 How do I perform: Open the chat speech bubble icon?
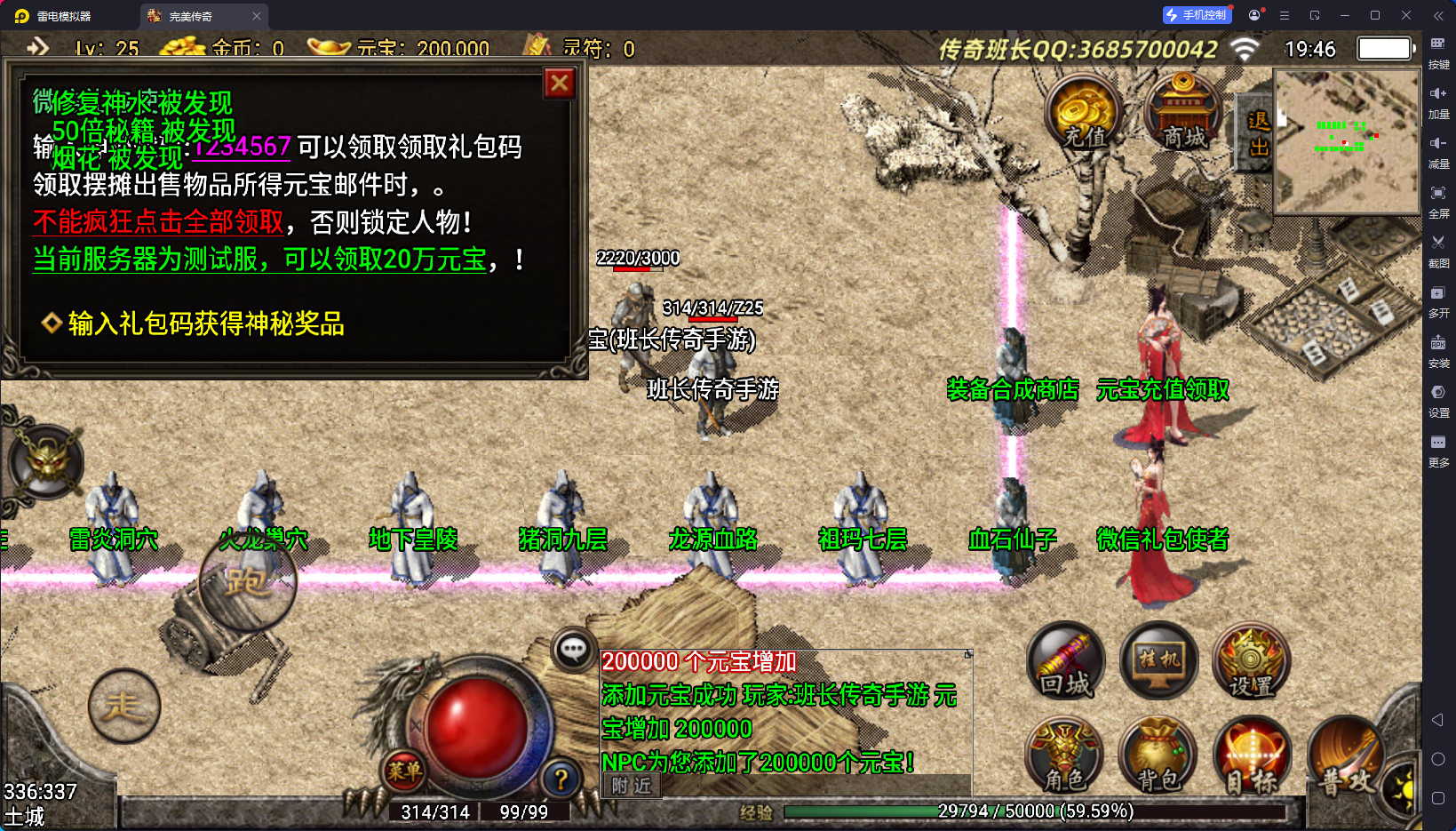(x=573, y=650)
